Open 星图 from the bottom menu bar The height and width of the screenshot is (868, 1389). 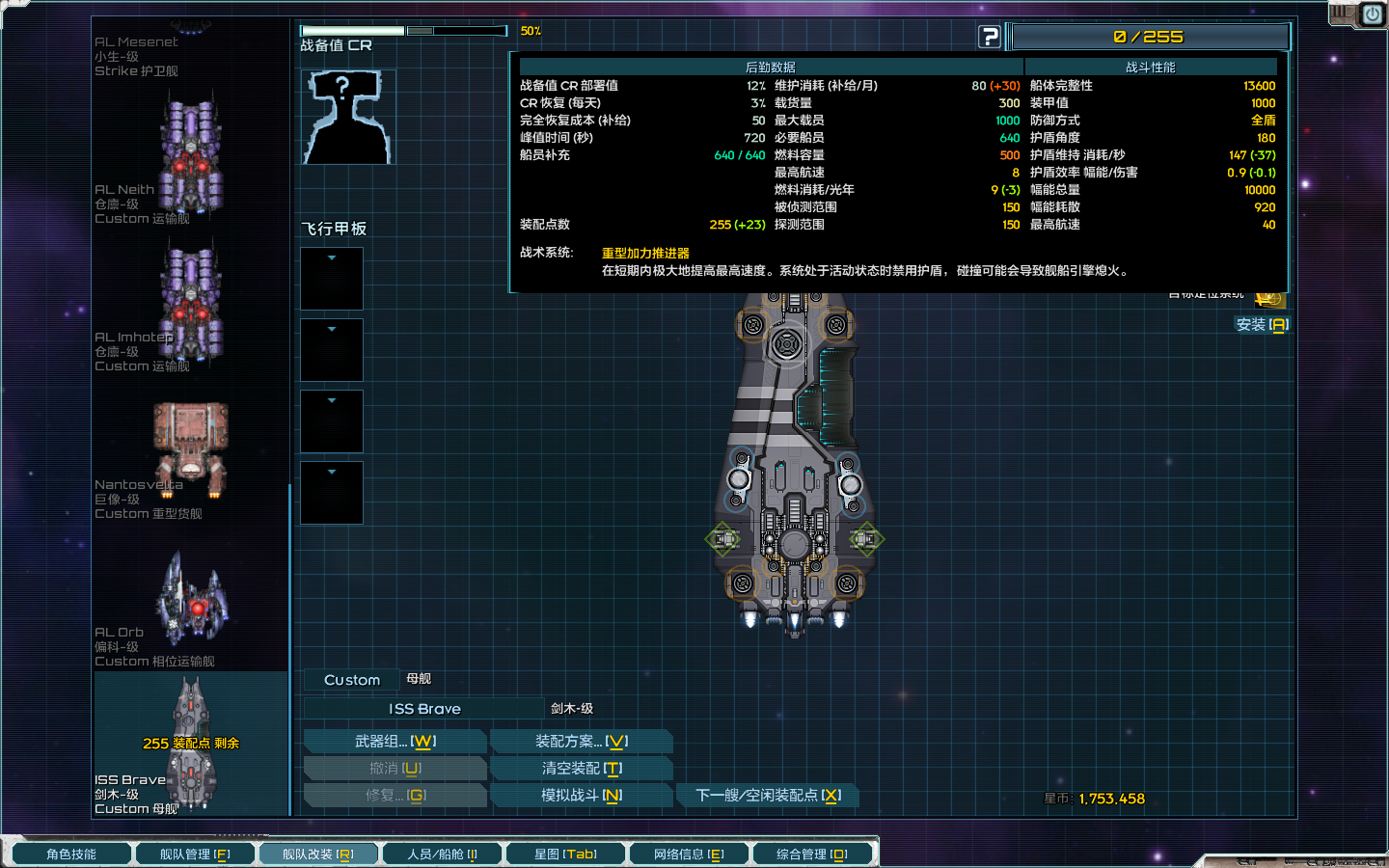click(565, 853)
